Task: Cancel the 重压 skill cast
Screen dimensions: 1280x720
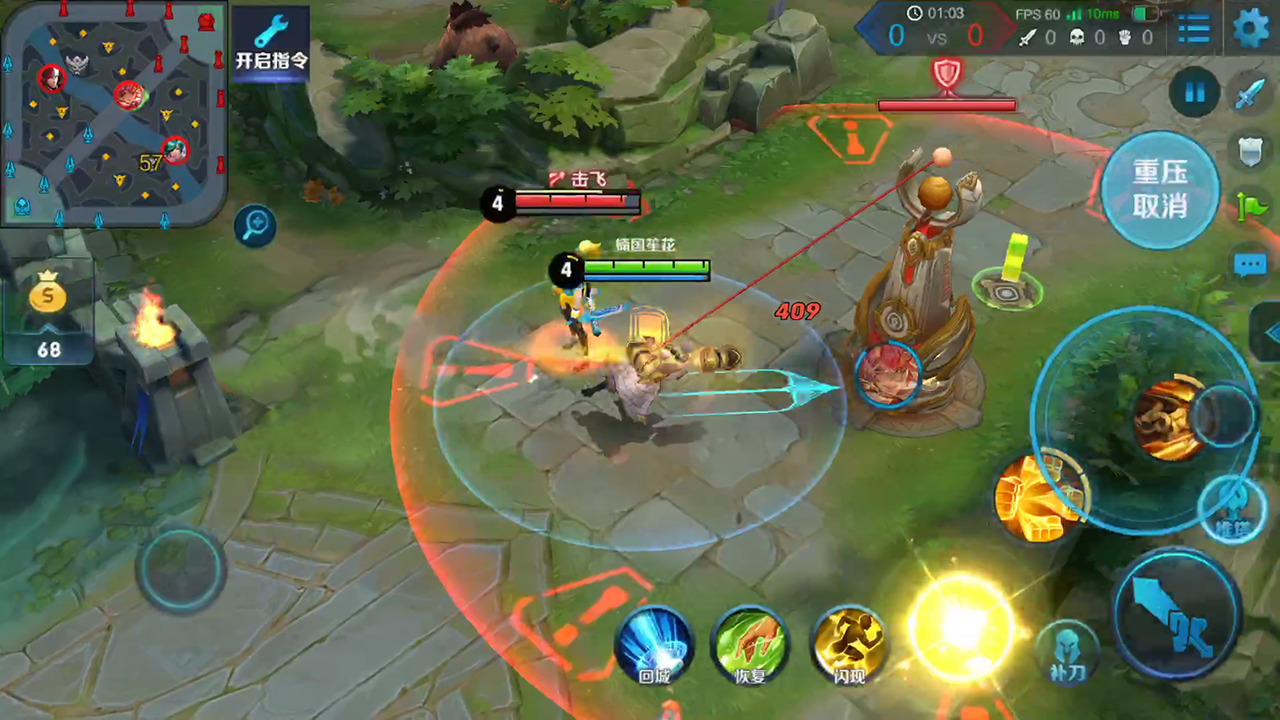Action: point(1160,189)
